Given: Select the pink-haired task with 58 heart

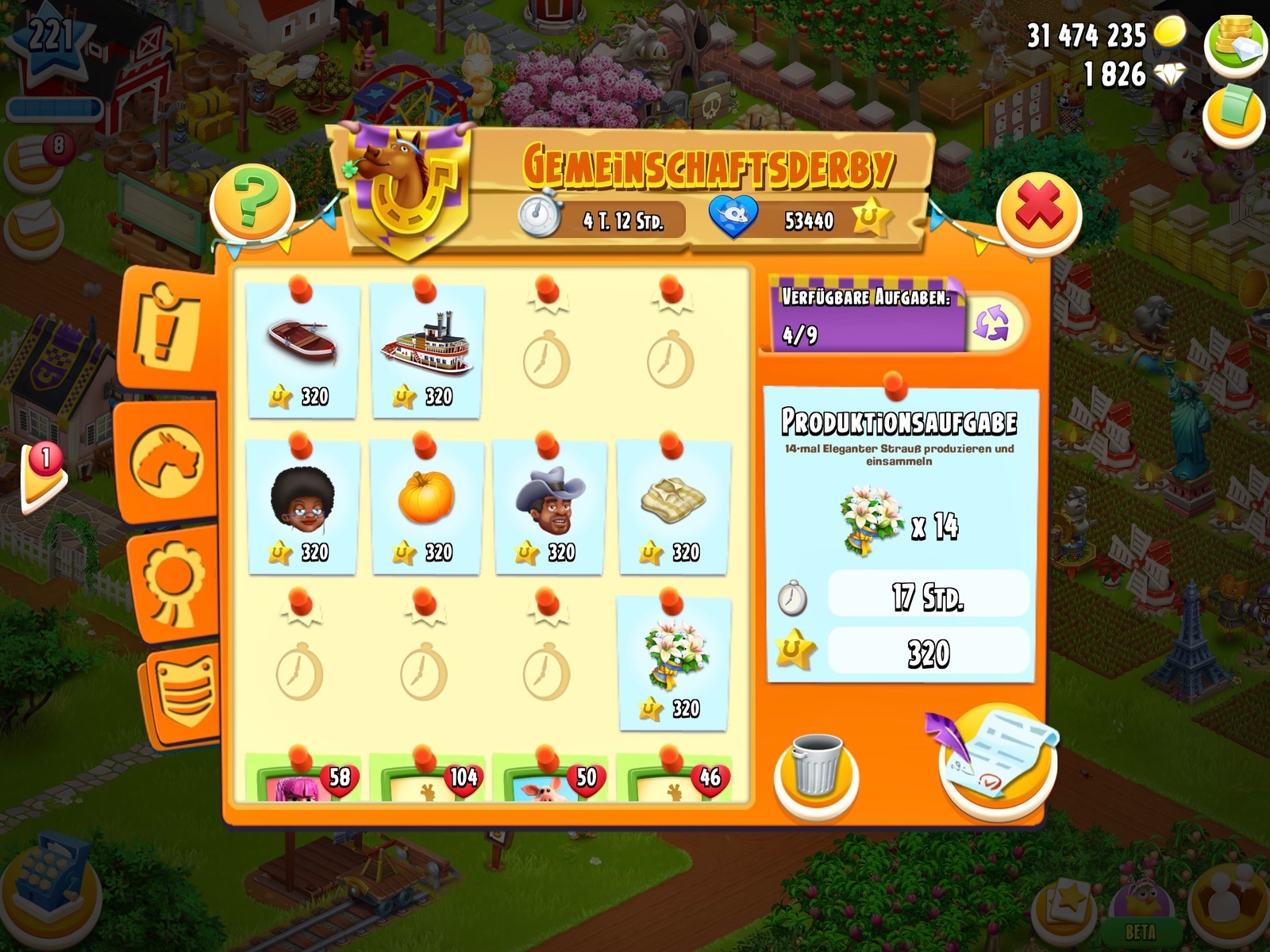Looking at the screenshot, I should [302, 781].
